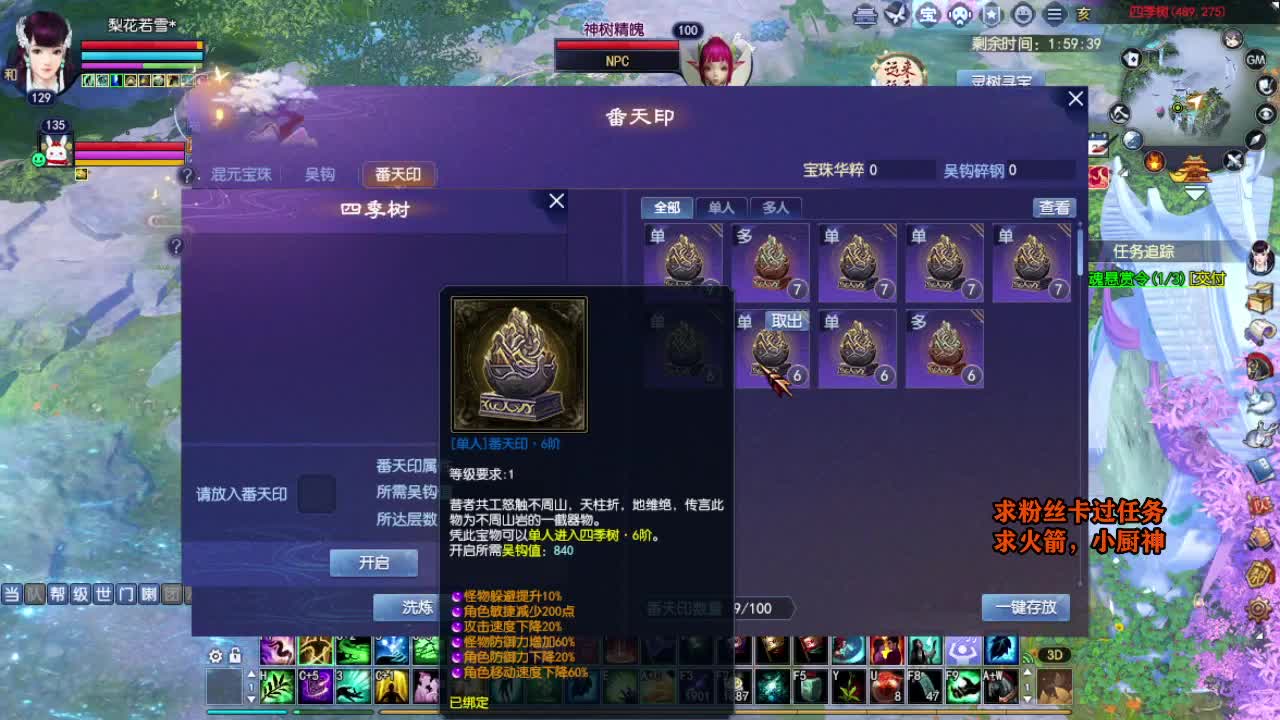Click the down arrow on the skill bar stepper
Screen dimensions: 1280x720
click(x=251, y=698)
